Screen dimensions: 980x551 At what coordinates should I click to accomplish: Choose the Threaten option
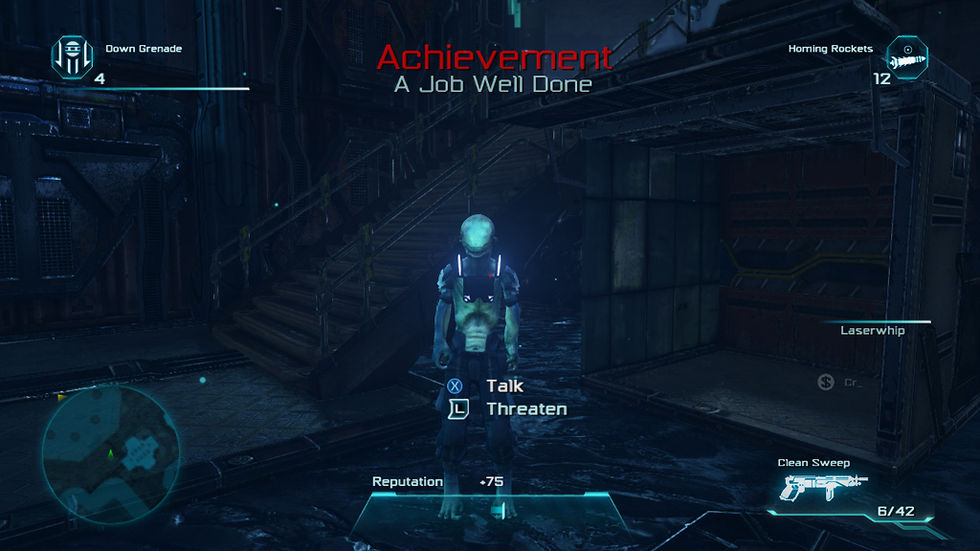click(x=526, y=408)
